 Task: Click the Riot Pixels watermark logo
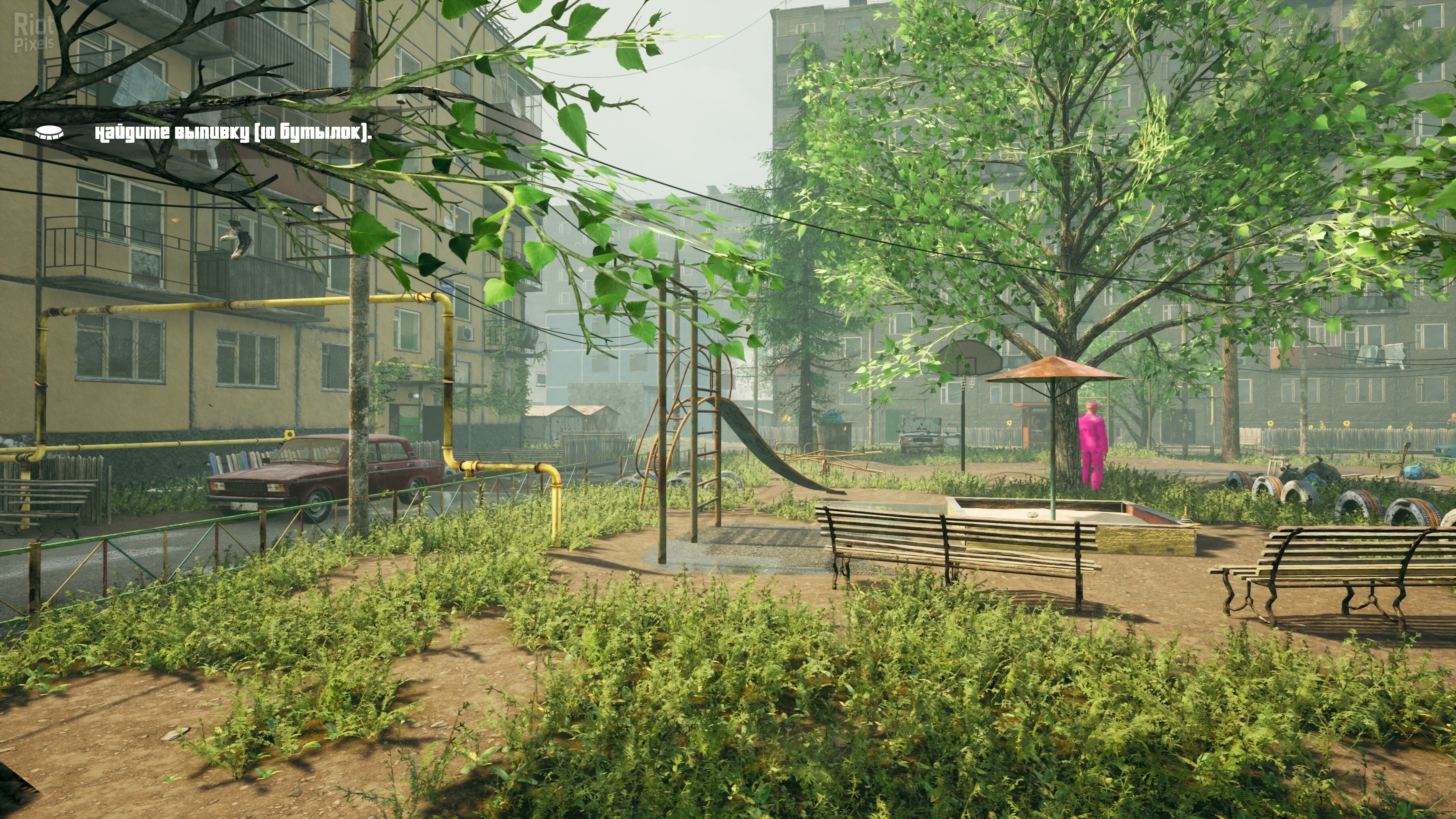tap(34, 33)
